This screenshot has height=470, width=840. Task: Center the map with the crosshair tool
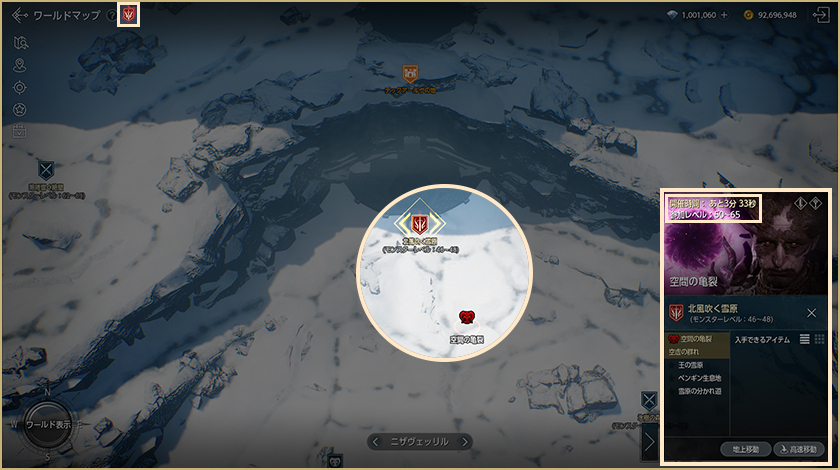pos(20,87)
